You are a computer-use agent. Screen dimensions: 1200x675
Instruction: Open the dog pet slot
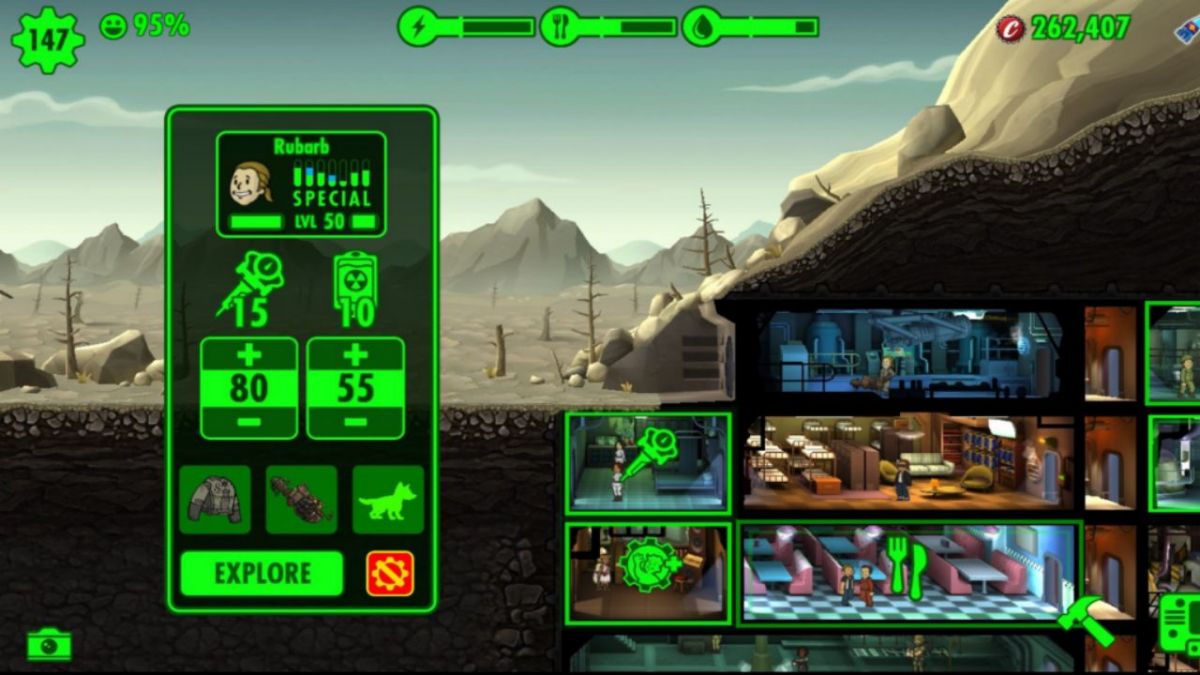(x=388, y=499)
